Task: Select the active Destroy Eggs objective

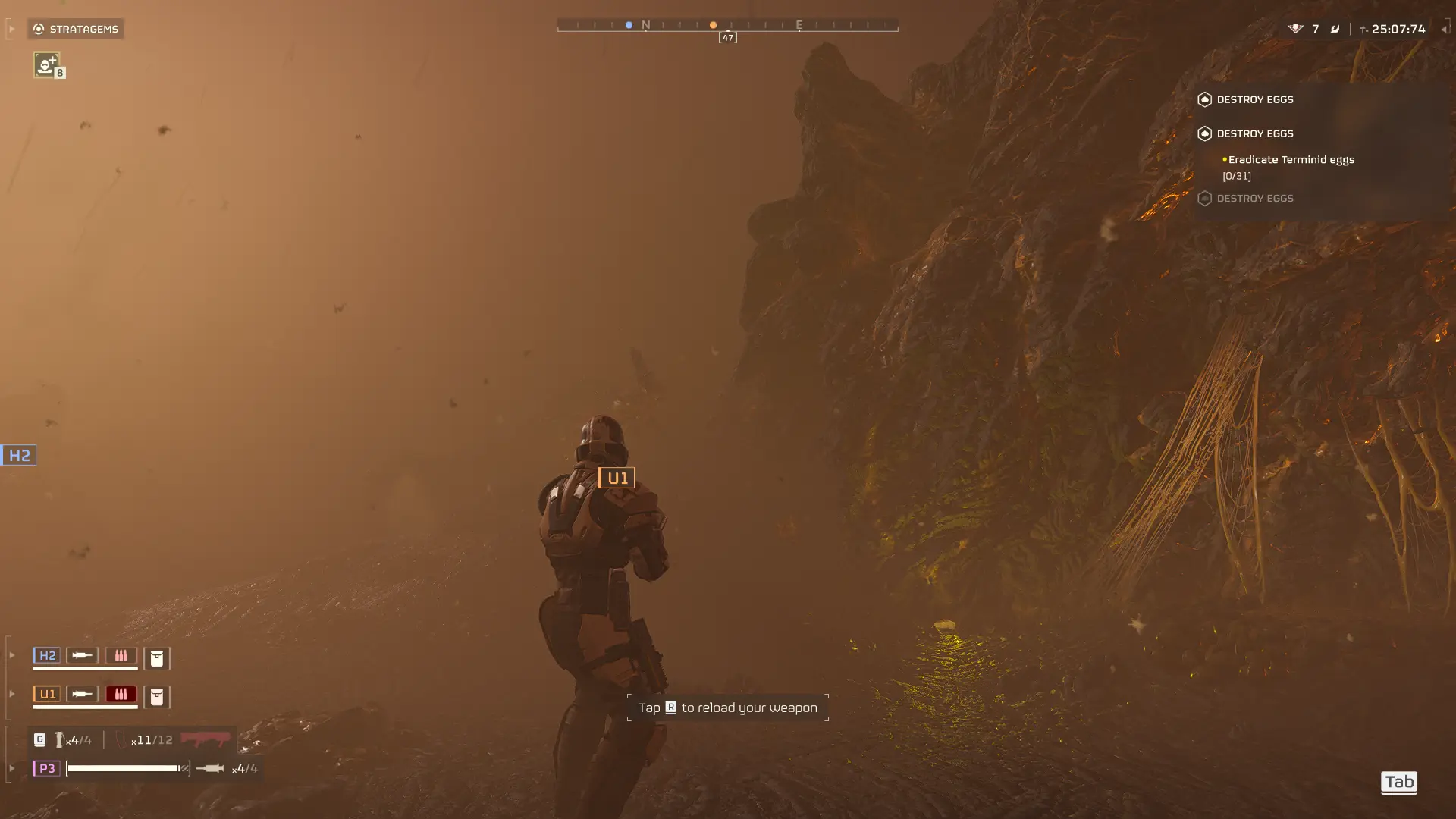Action: [x=1254, y=133]
